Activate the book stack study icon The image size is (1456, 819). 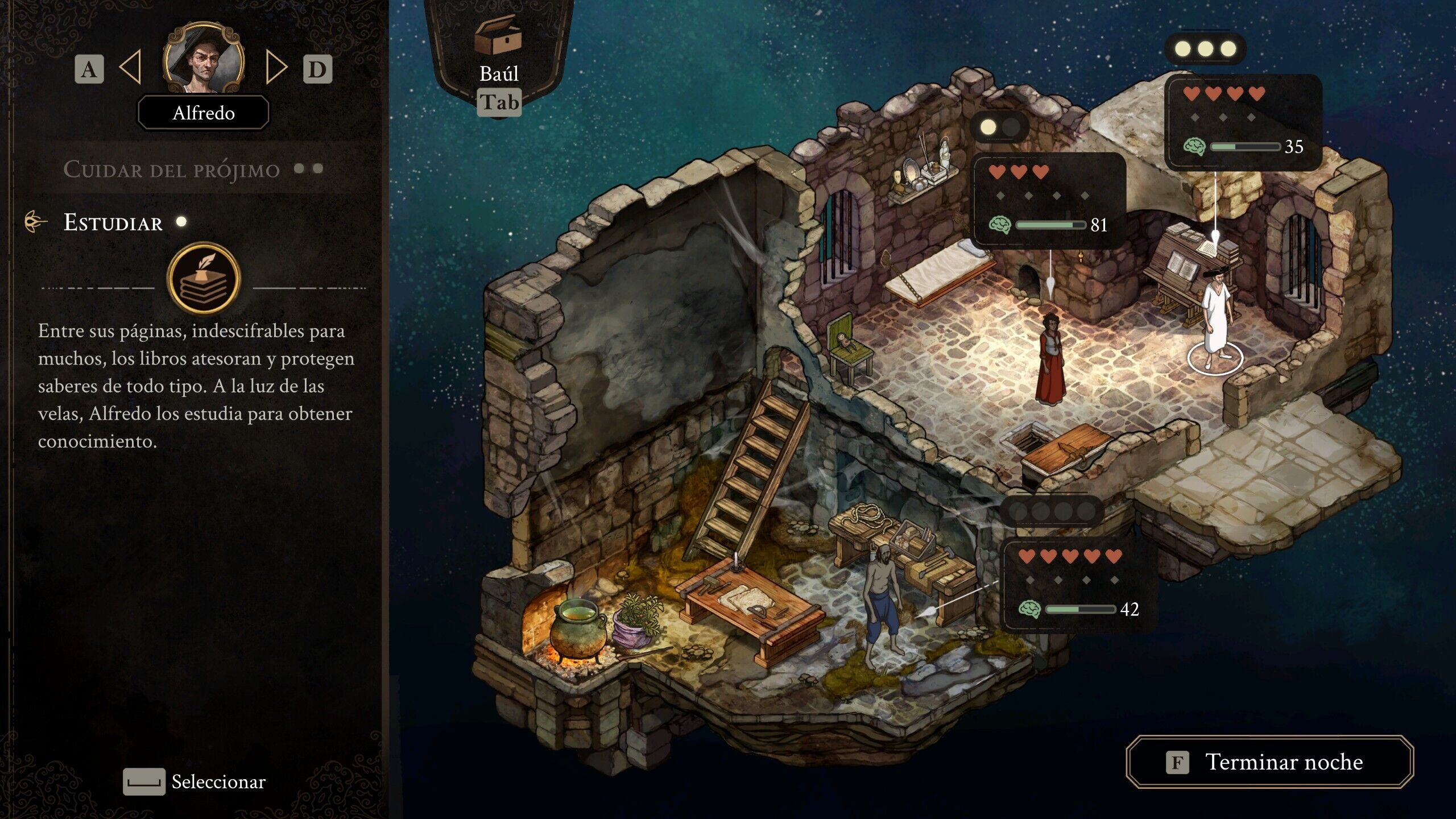tap(204, 279)
